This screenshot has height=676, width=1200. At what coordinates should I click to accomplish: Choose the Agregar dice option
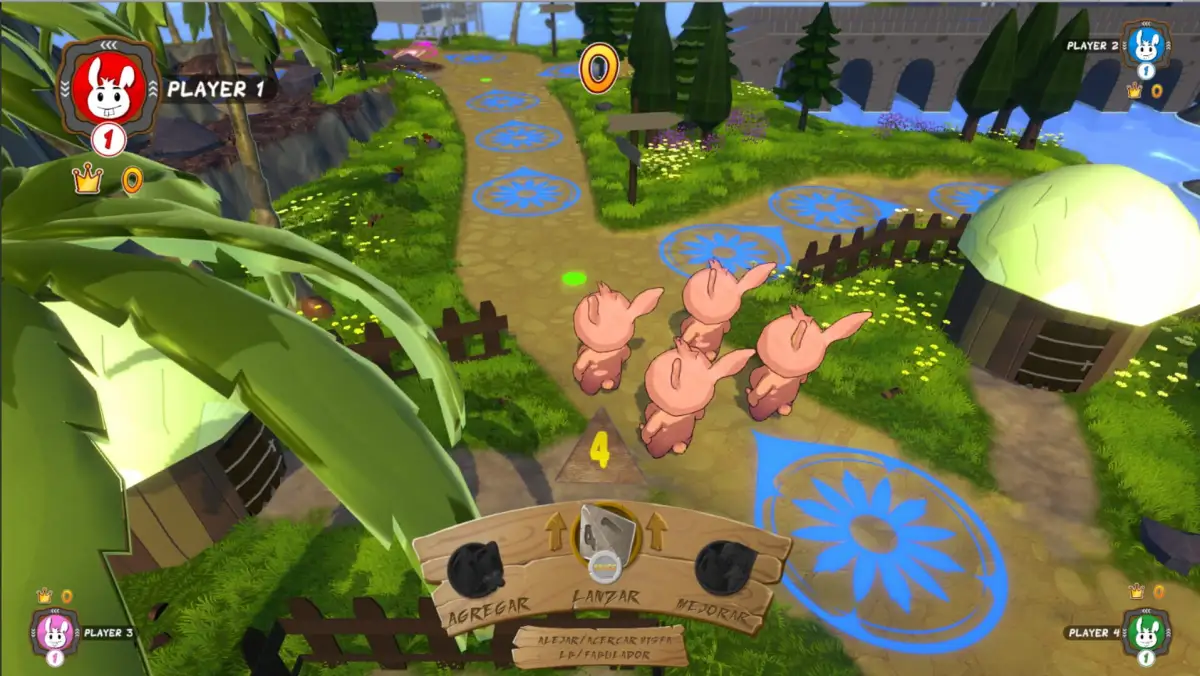(x=476, y=569)
